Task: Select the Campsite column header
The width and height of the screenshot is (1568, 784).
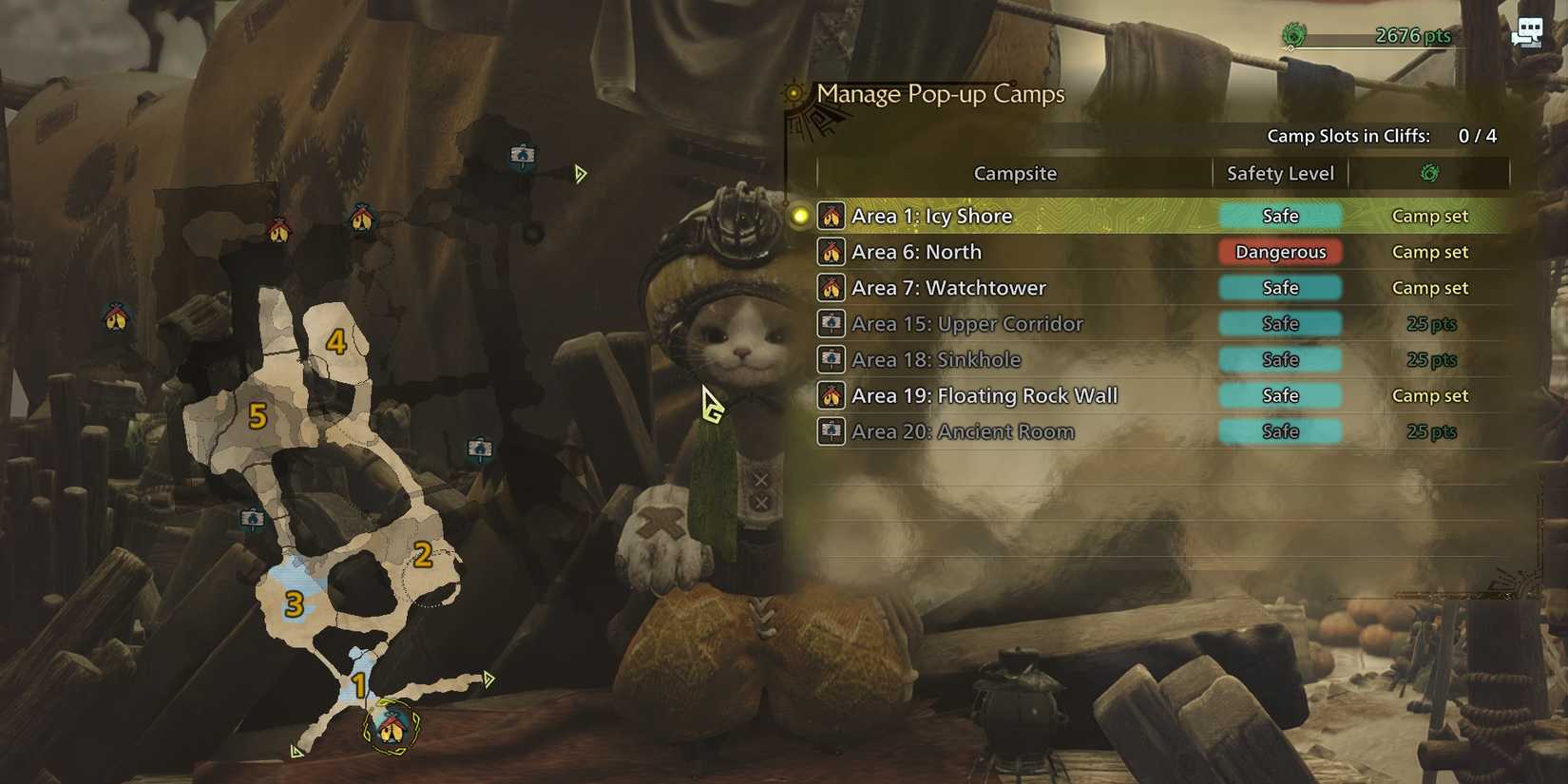Action: tap(1015, 173)
